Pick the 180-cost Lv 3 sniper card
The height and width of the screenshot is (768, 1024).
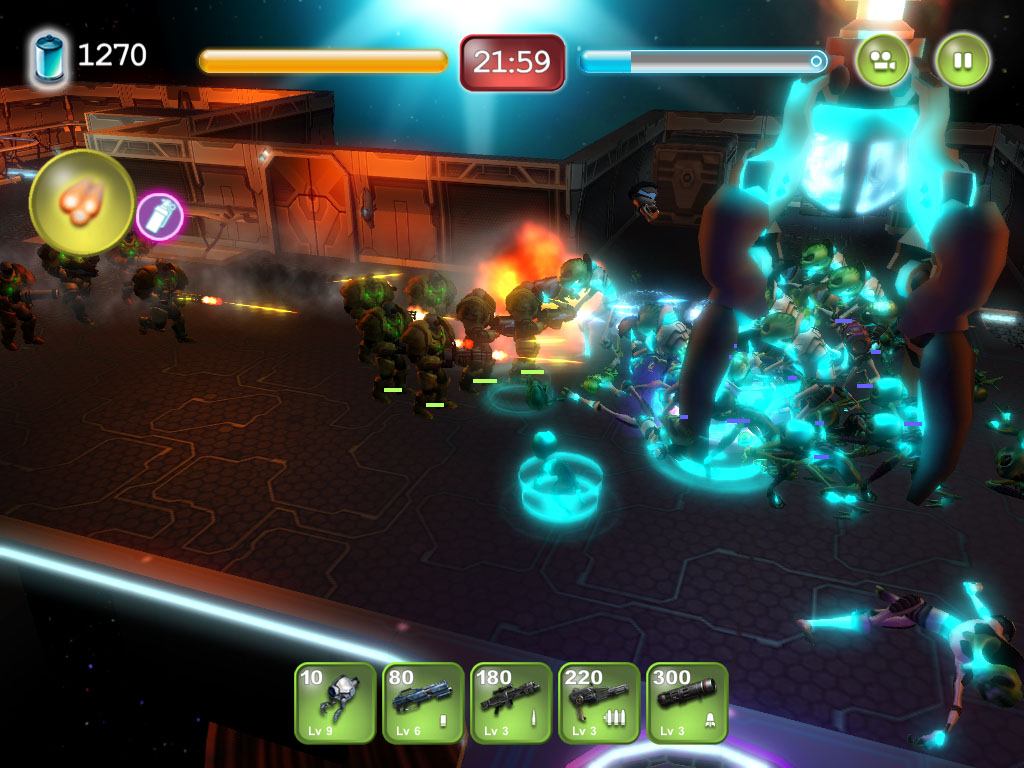[x=511, y=703]
